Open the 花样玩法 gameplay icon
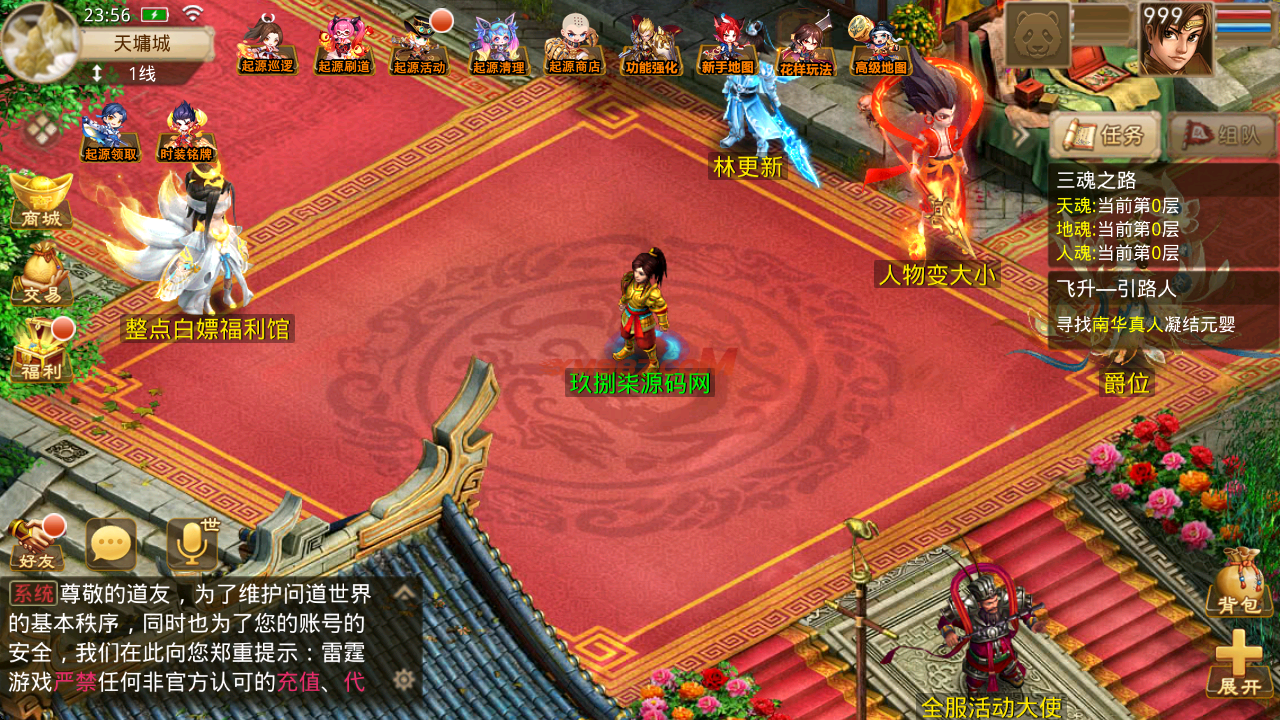This screenshot has height=720, width=1280. (x=805, y=46)
